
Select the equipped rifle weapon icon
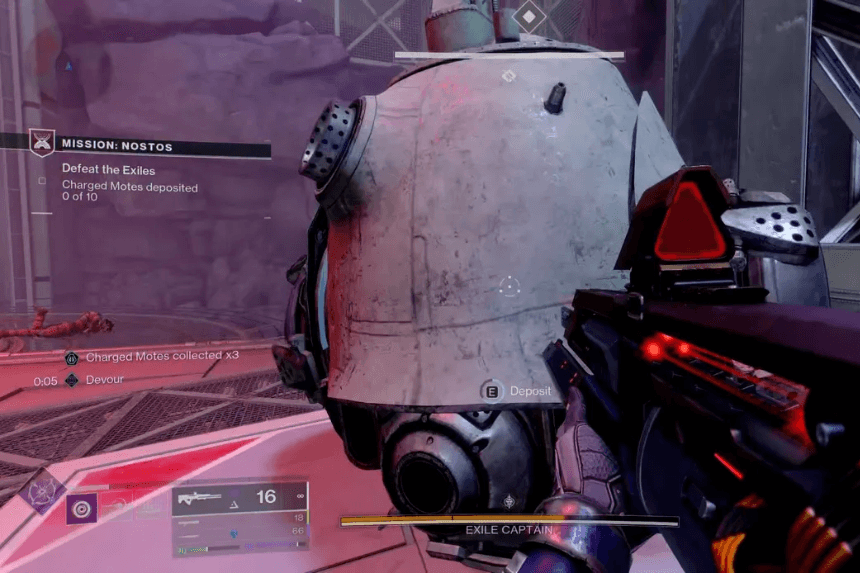tap(199, 498)
